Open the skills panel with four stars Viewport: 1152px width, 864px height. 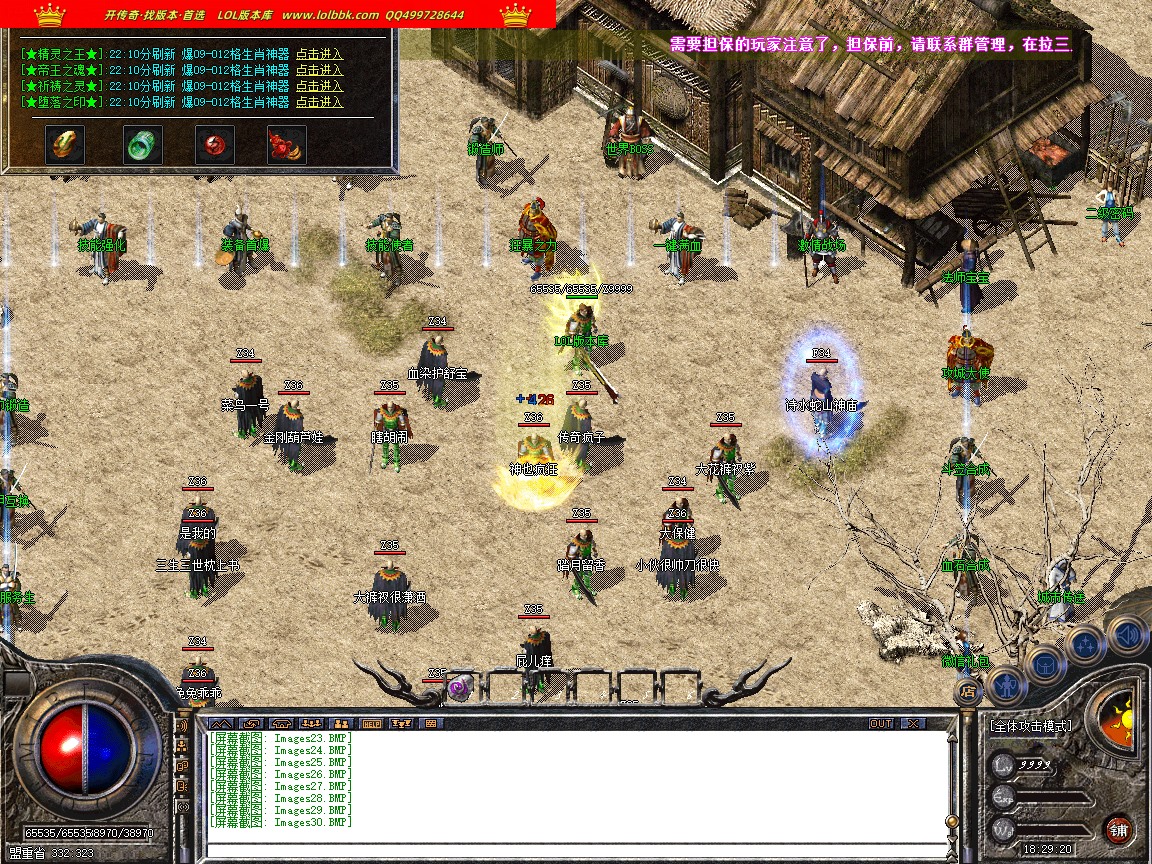click(x=1085, y=644)
